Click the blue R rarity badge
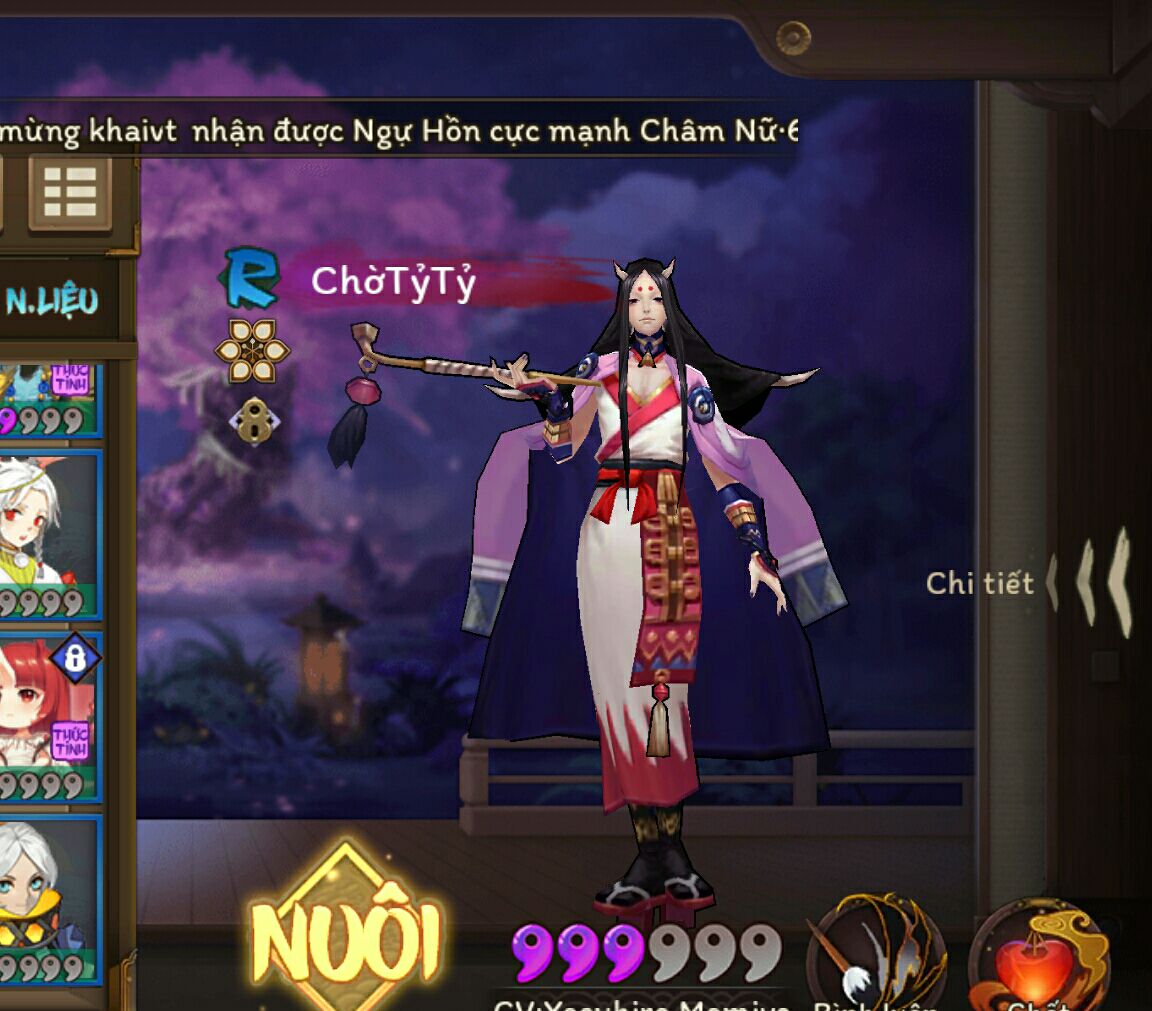Viewport: 1152px width, 1011px height. coord(249,277)
